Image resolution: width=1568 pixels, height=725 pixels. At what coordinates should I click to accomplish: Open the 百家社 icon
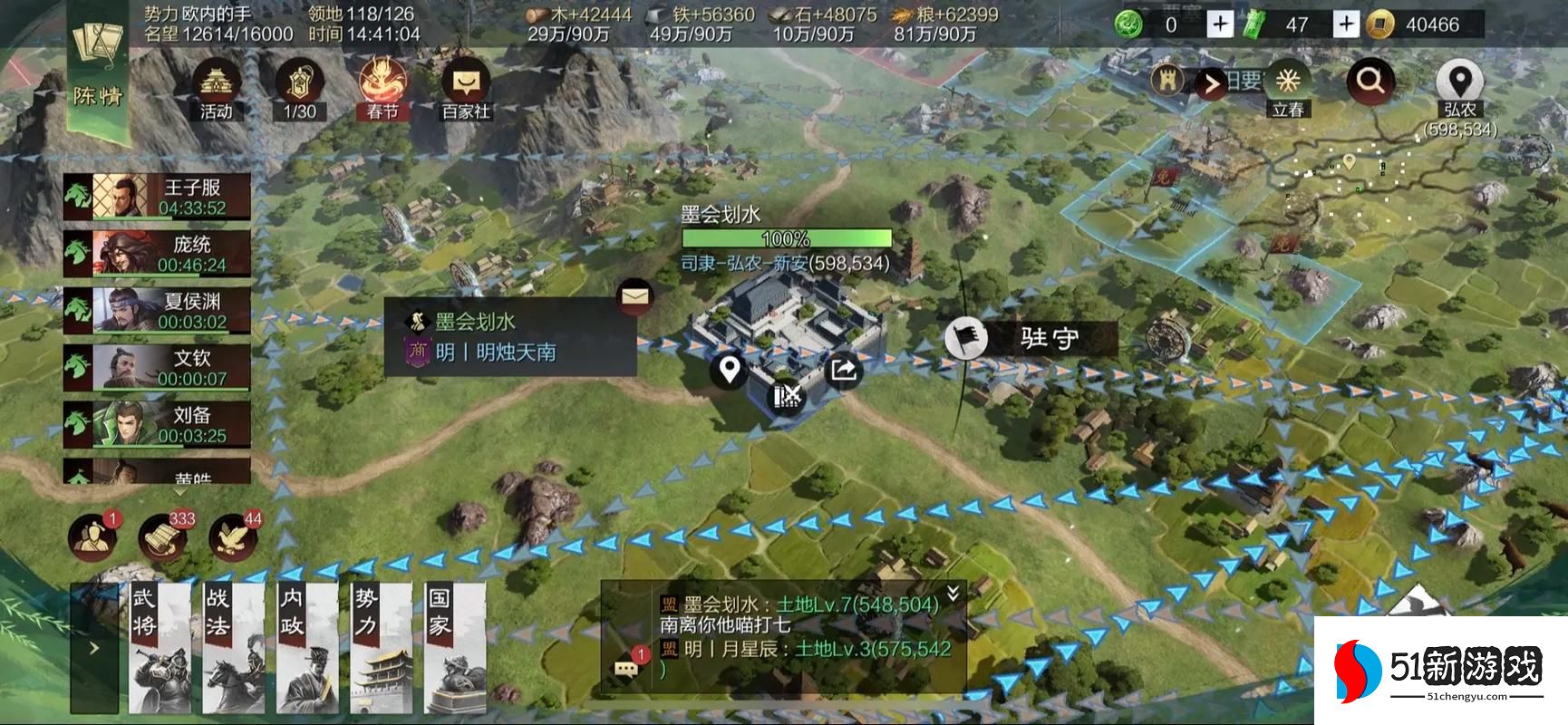coord(466,89)
